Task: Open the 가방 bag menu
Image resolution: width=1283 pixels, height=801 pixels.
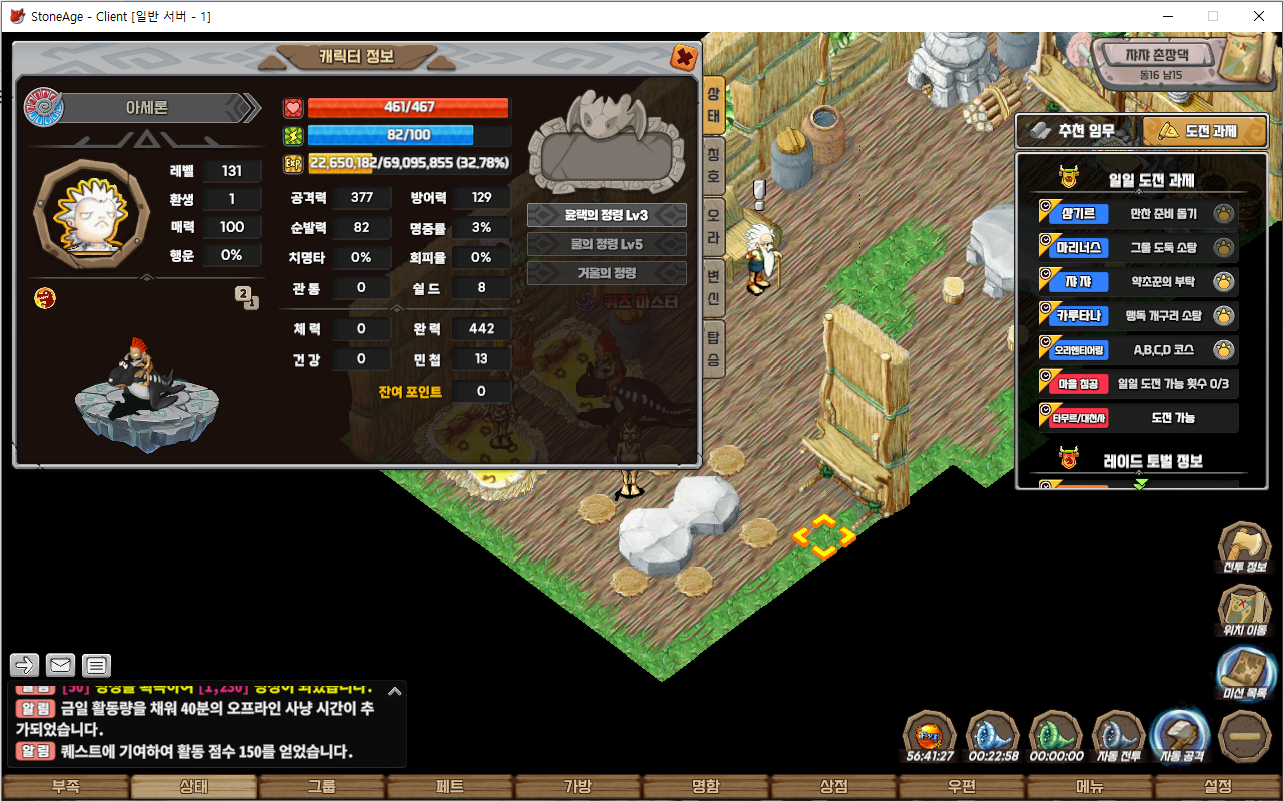Action: (x=578, y=786)
